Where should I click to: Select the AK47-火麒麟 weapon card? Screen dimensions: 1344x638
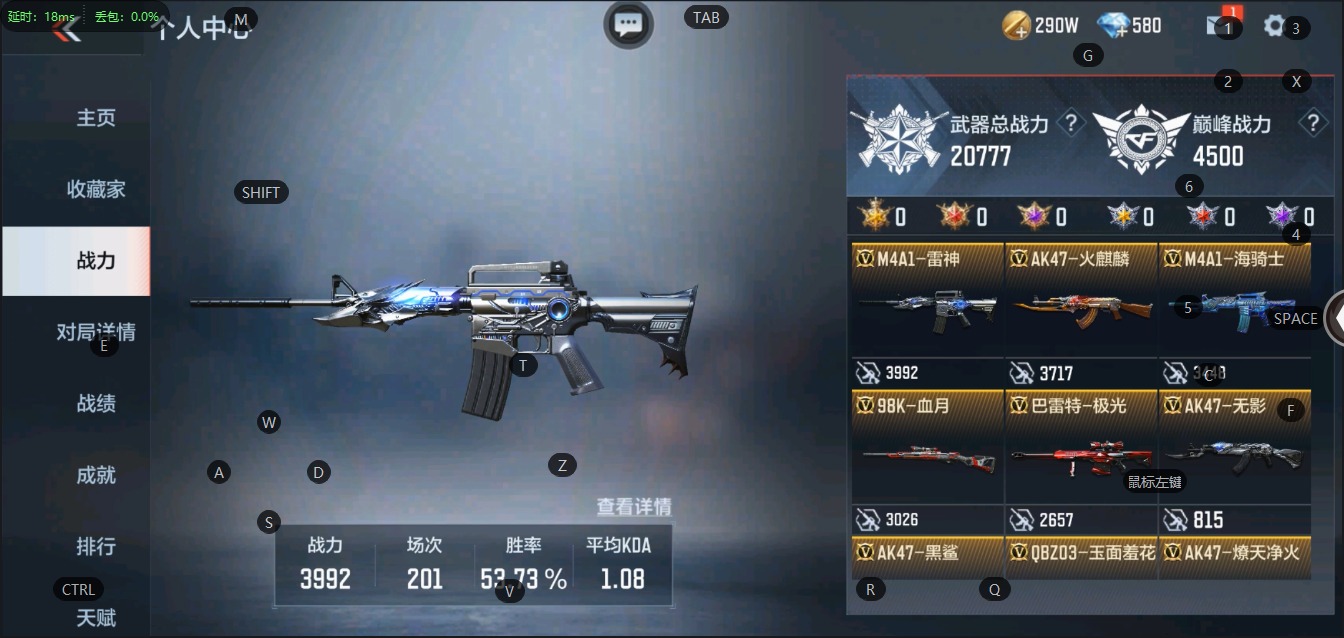pyautogui.click(x=1081, y=312)
